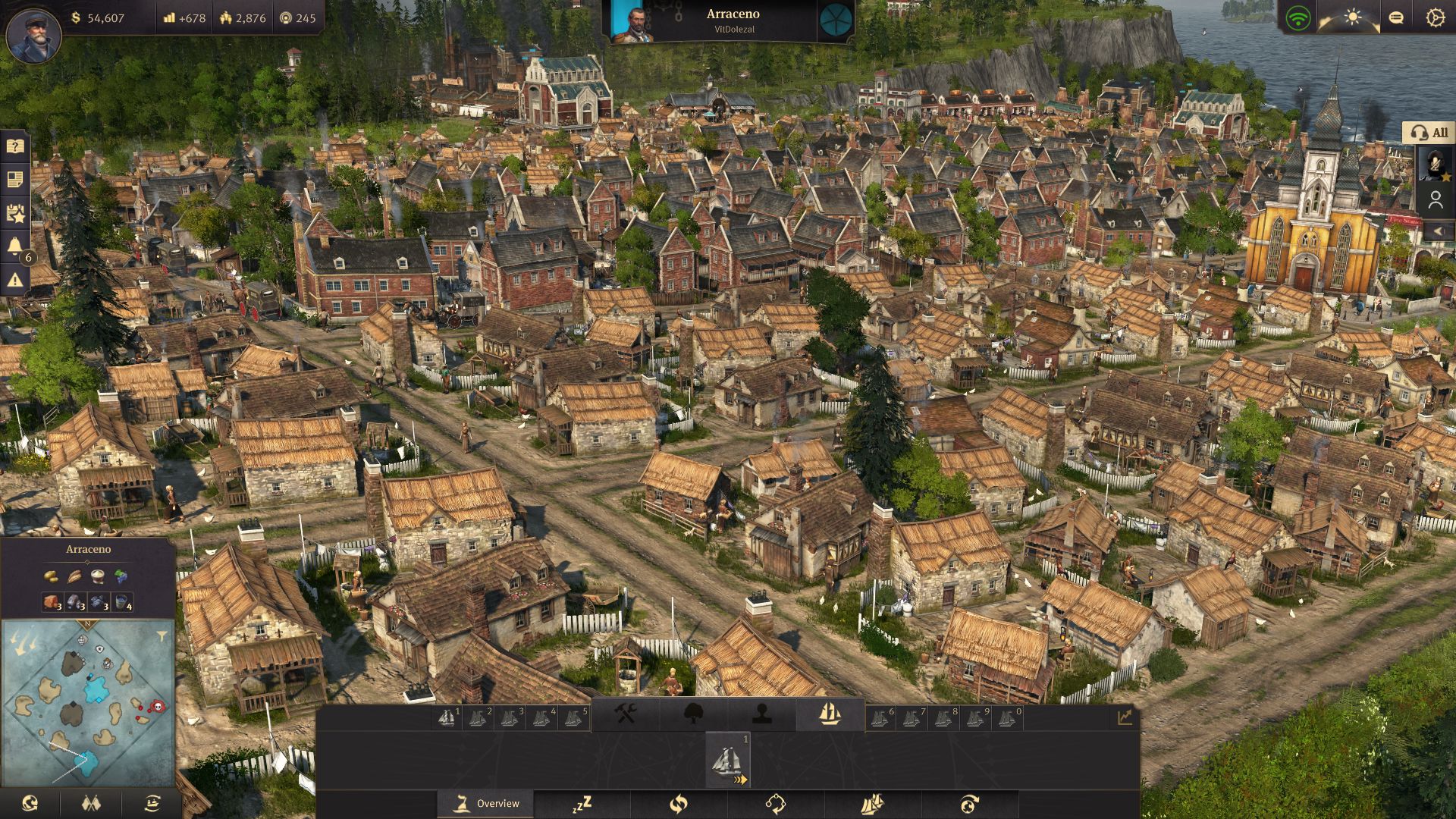Open the chat message window
The width and height of the screenshot is (1456, 819).
click(1395, 17)
